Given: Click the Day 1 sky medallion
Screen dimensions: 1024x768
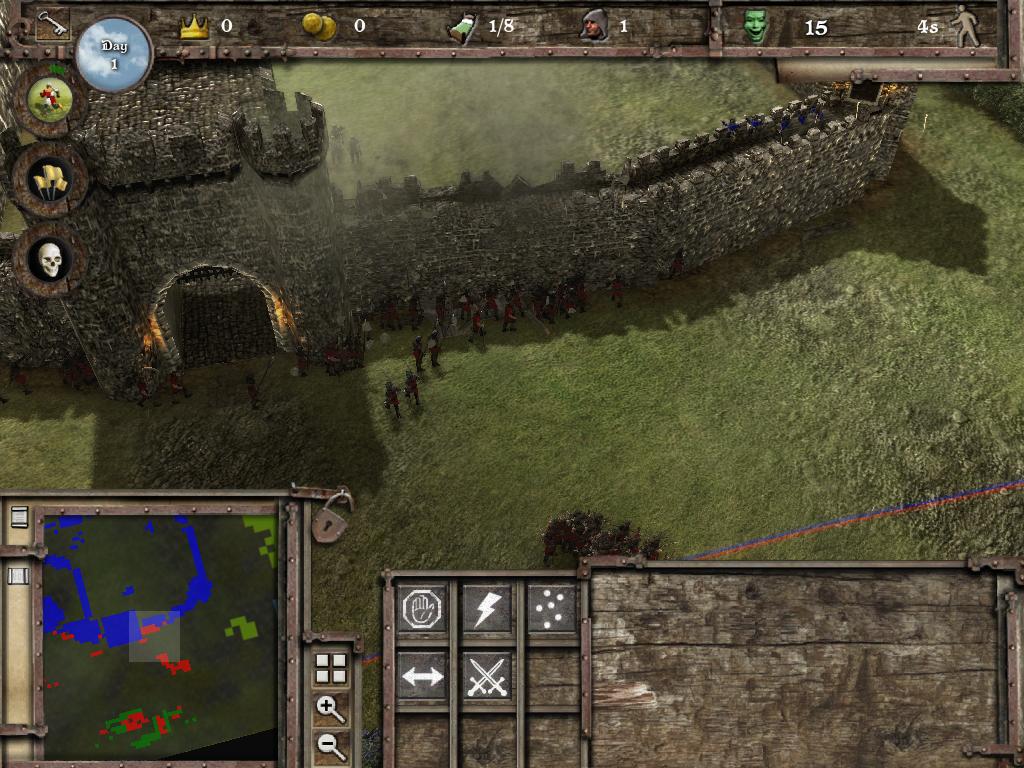Looking at the screenshot, I should (113, 54).
